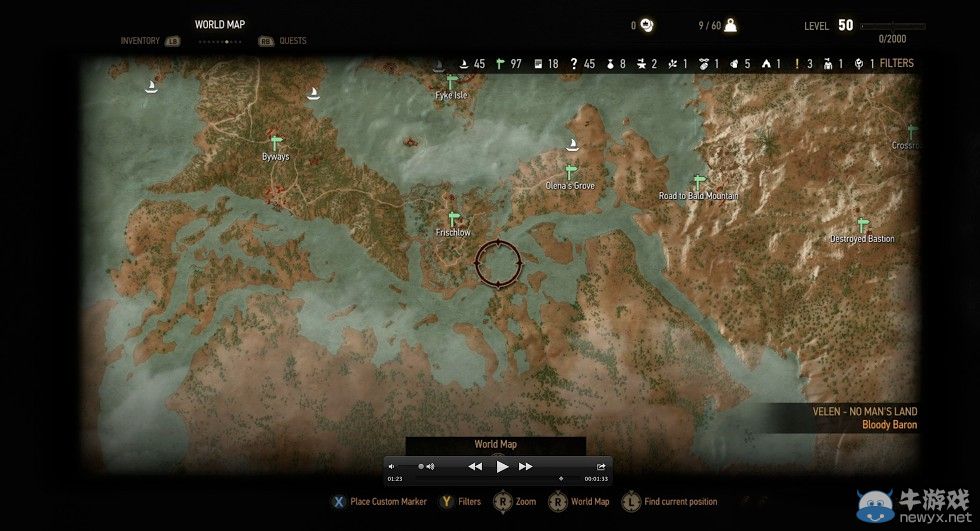Play the video with the play button

502,466
